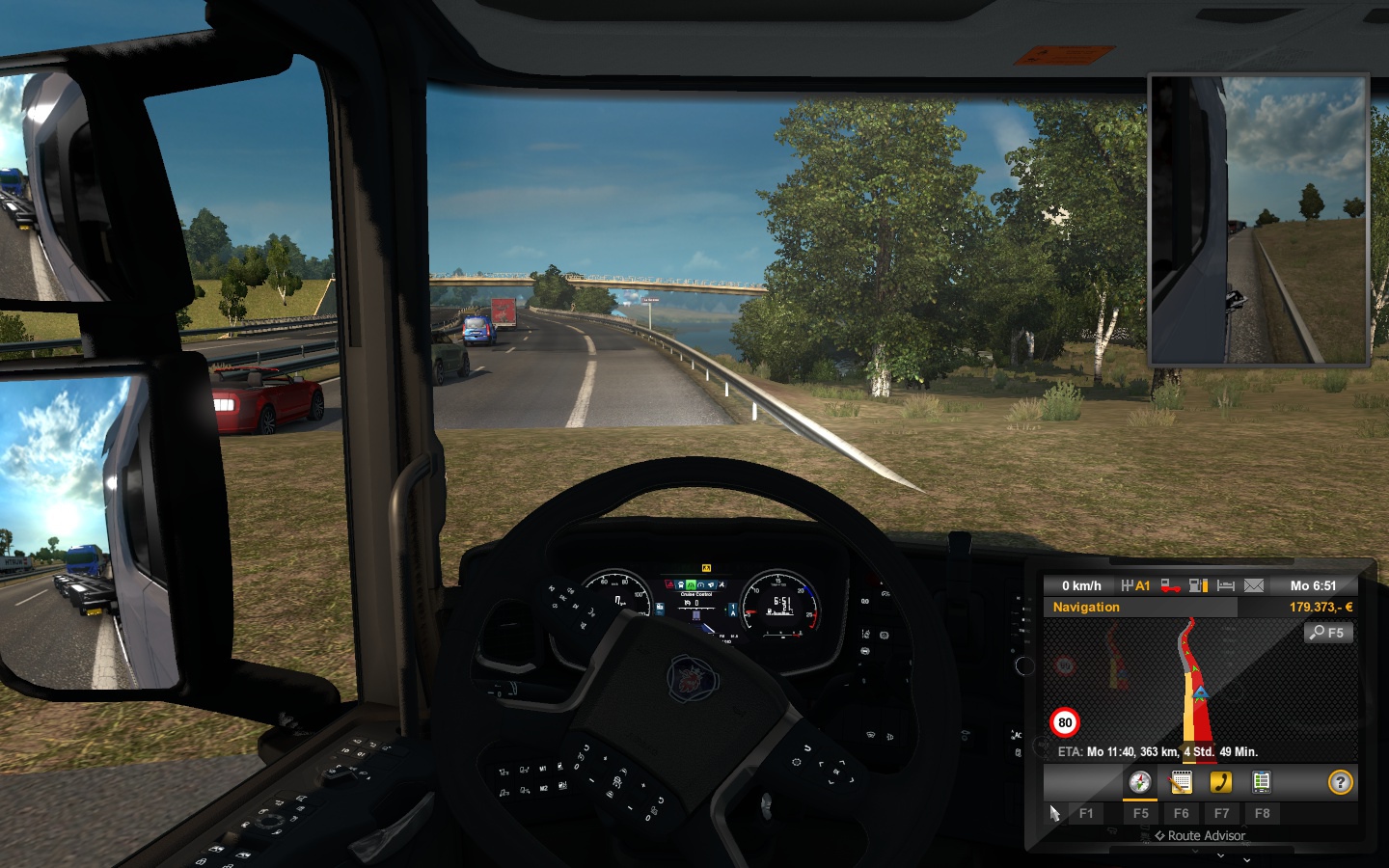Open the Navigation compass tab

pyautogui.click(x=1140, y=782)
